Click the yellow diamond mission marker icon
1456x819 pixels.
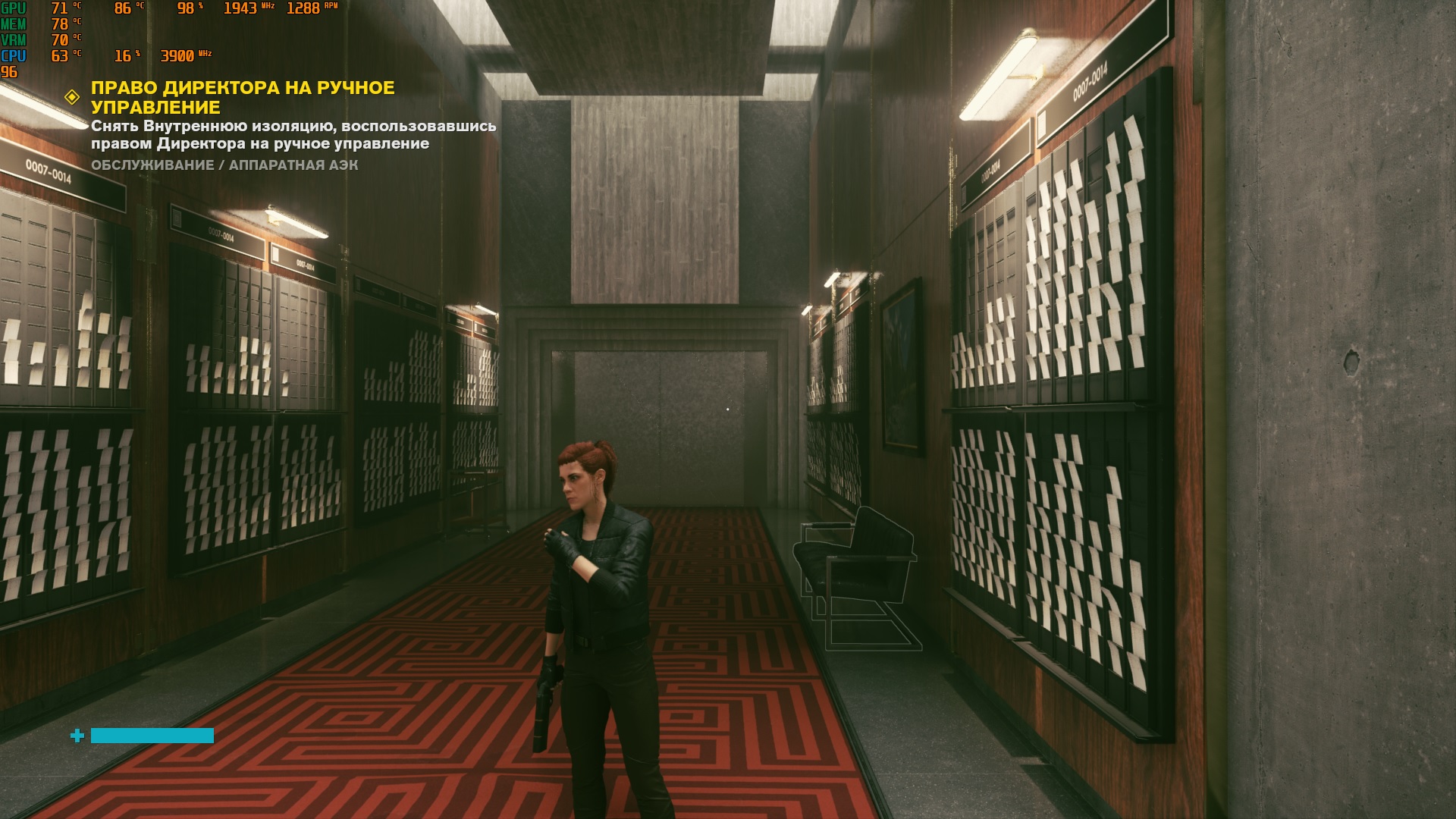coord(72,97)
